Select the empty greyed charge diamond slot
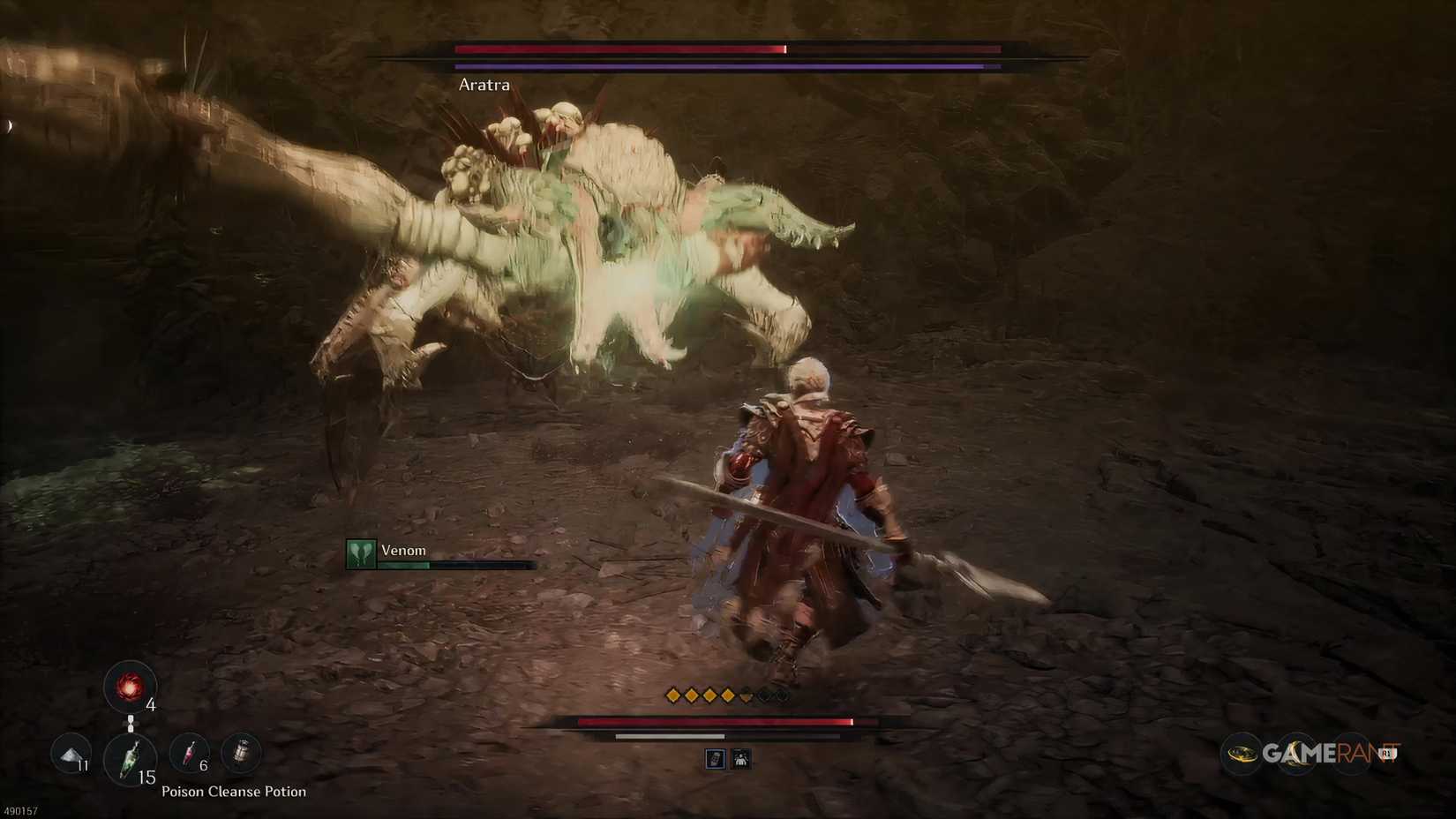Image resolution: width=1456 pixels, height=819 pixels. pyautogui.click(x=763, y=695)
